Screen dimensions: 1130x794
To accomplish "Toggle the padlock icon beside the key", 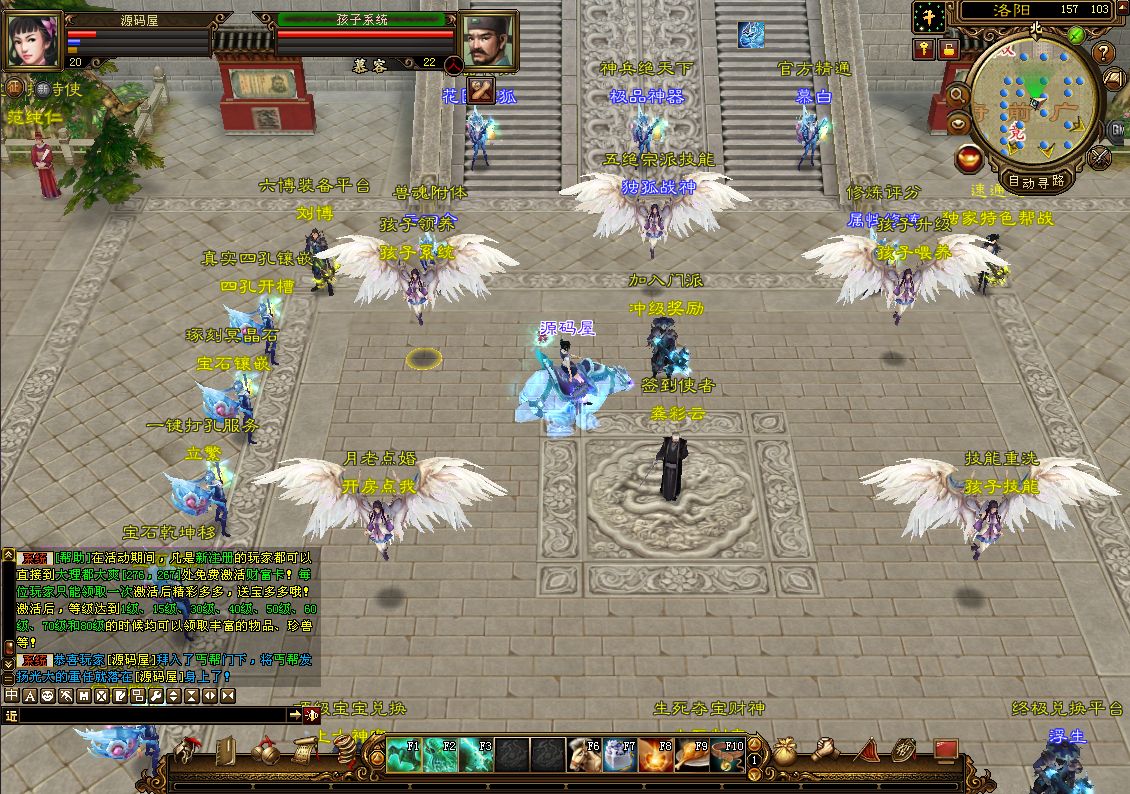I will point(947,48).
